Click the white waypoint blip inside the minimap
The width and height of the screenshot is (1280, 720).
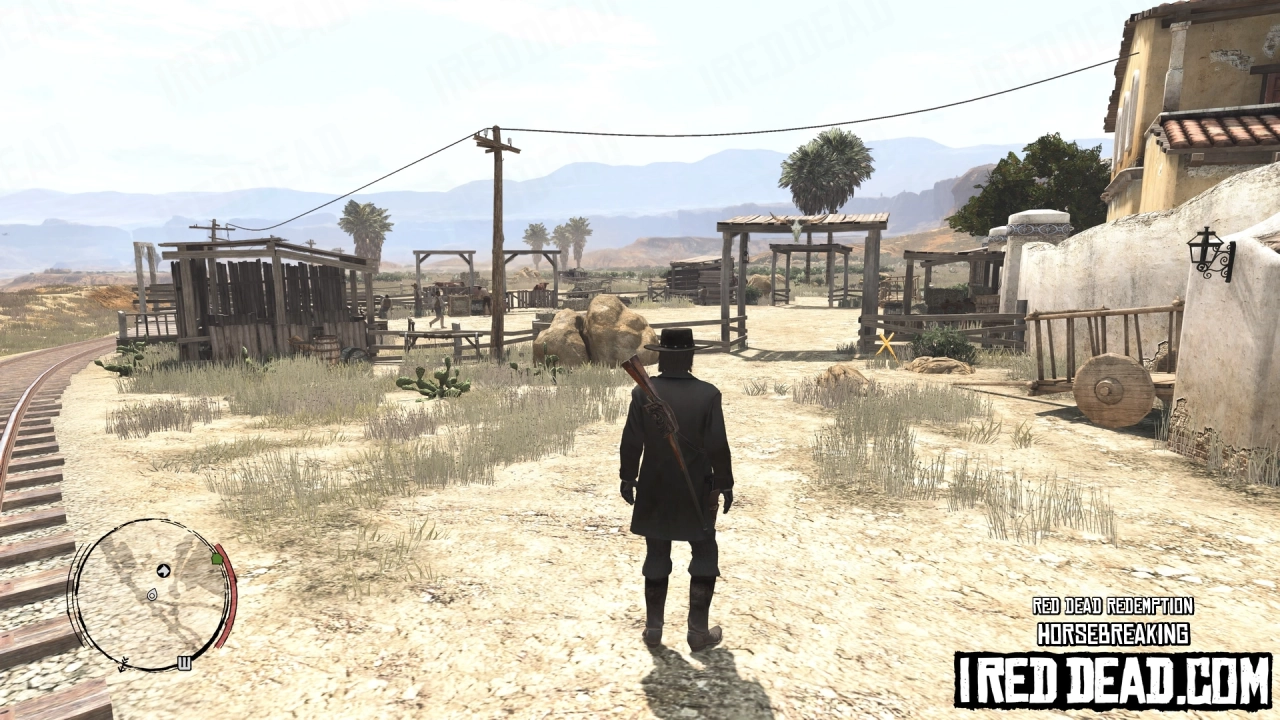pyautogui.click(x=151, y=595)
